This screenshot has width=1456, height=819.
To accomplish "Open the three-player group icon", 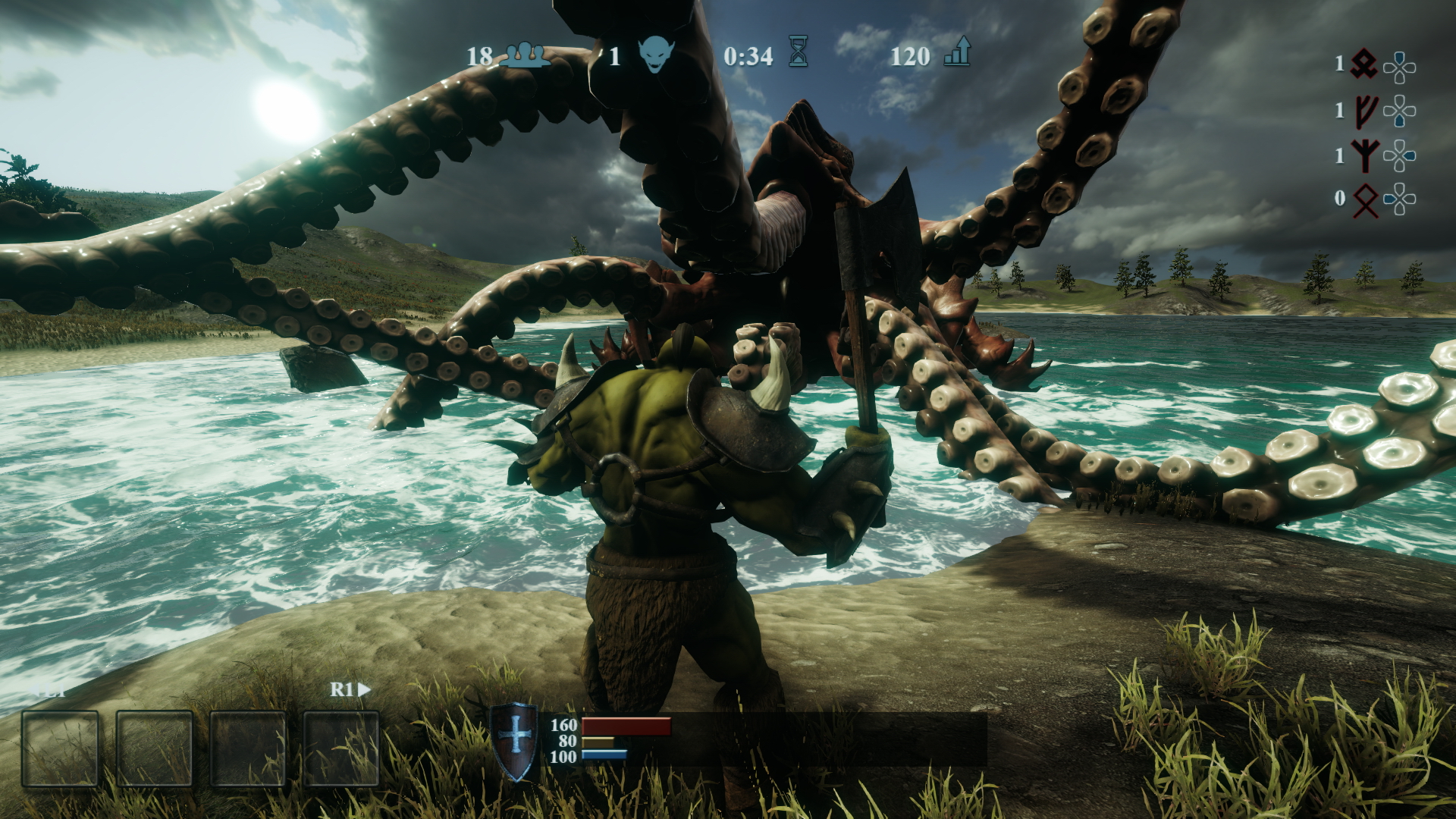I will [x=526, y=55].
